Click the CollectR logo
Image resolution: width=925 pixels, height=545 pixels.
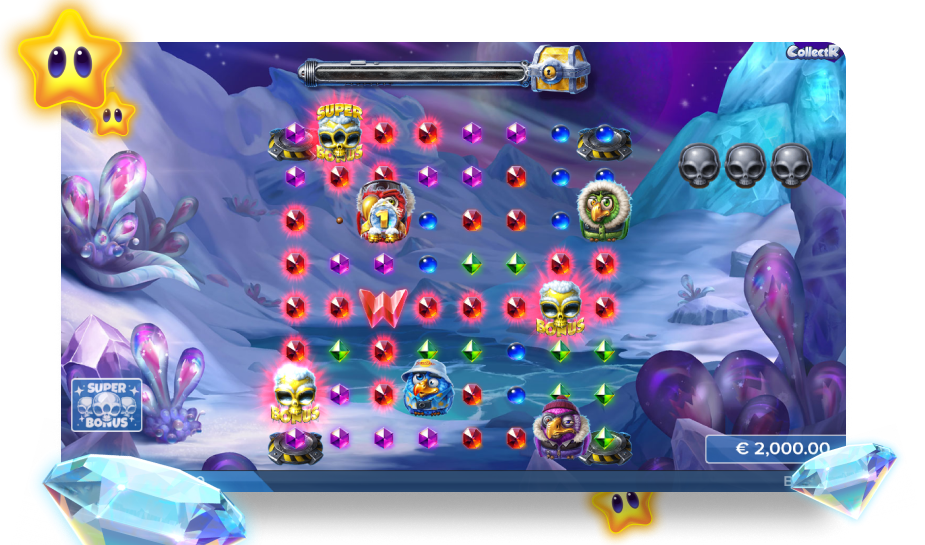[814, 52]
